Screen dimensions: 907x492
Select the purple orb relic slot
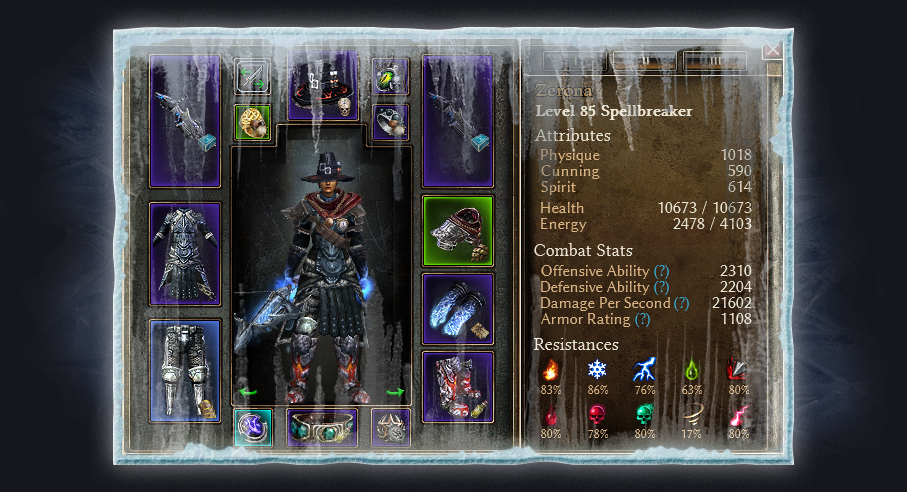click(252, 427)
